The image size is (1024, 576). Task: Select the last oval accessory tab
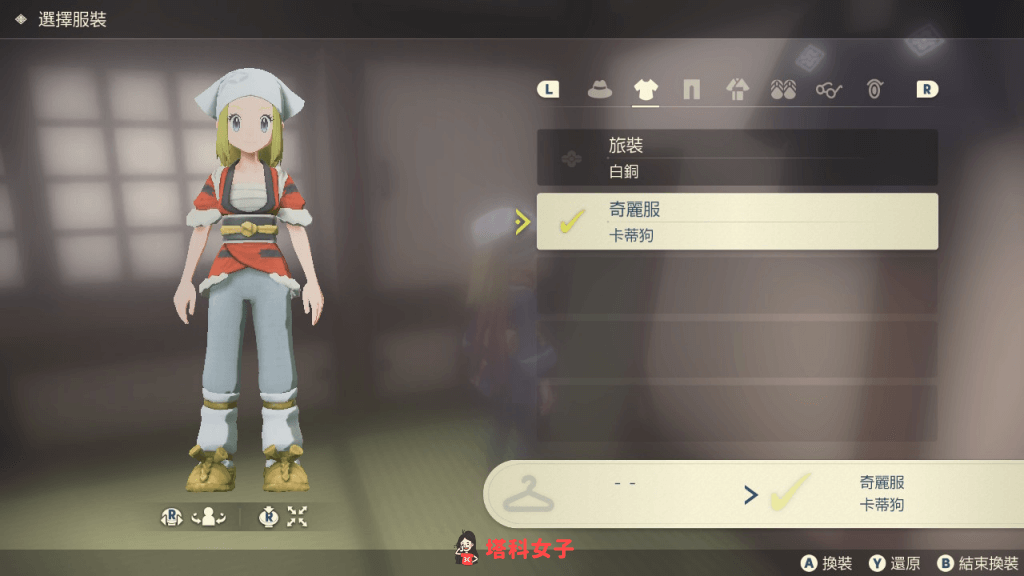[x=875, y=90]
